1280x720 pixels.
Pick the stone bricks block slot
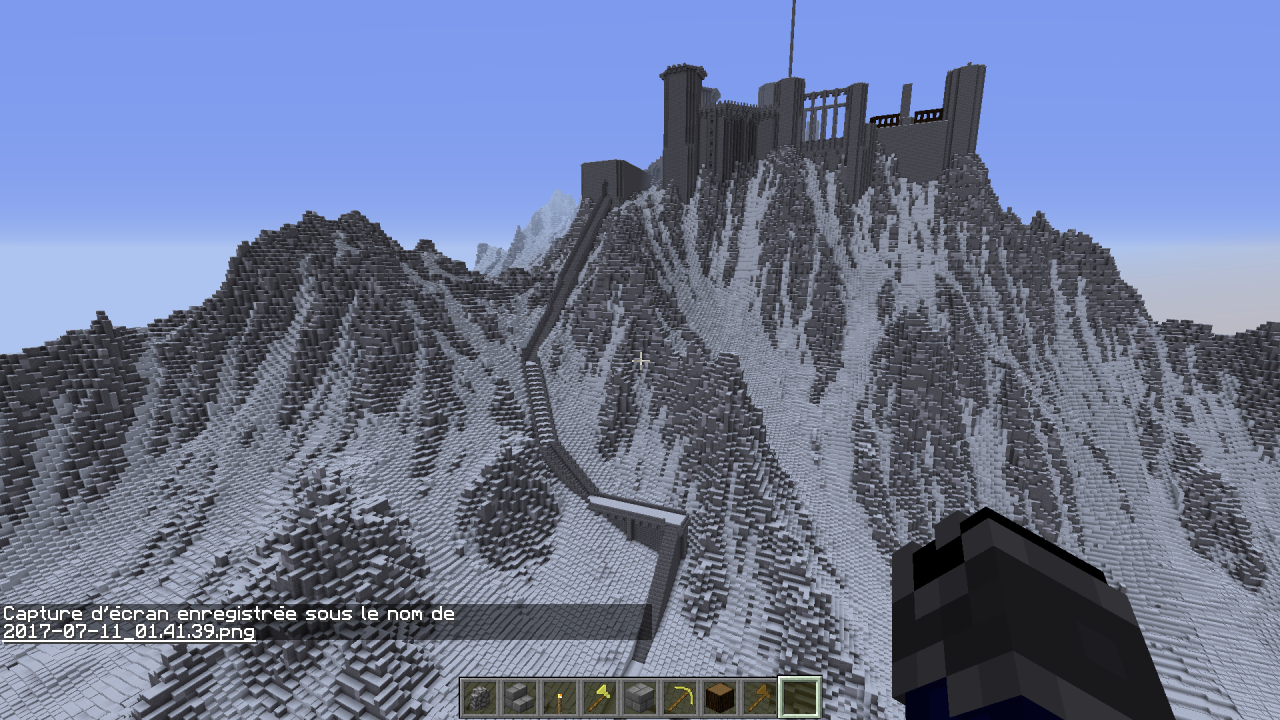[639, 697]
